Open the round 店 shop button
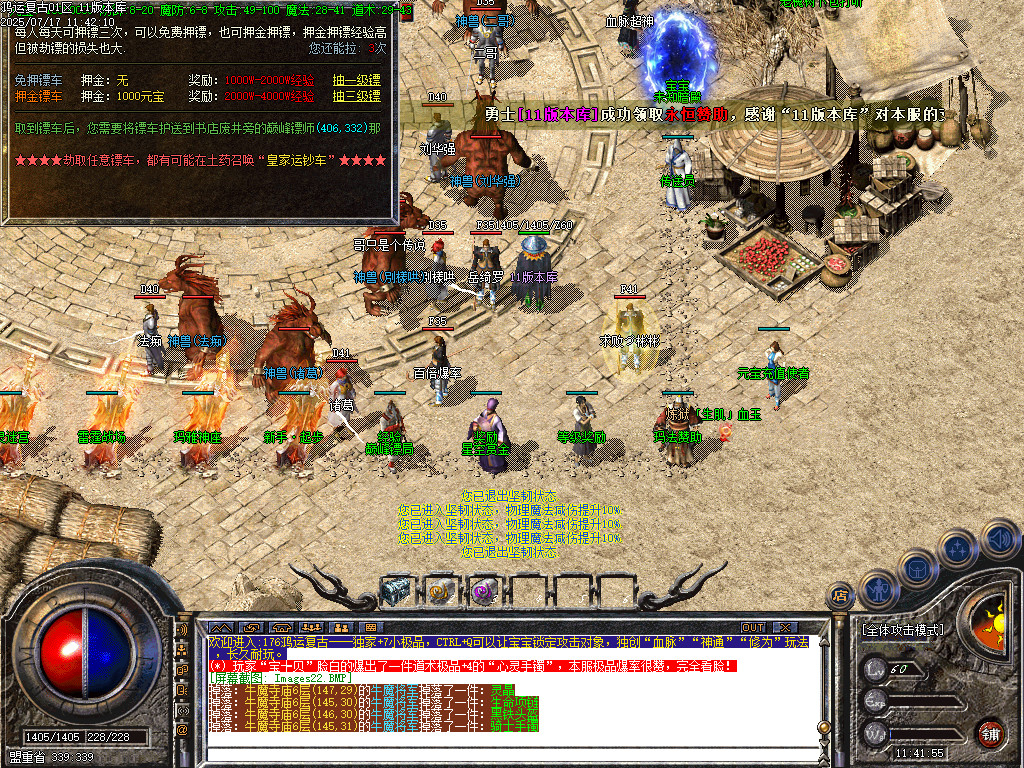Screen dimensions: 1024x768 pos(840,597)
